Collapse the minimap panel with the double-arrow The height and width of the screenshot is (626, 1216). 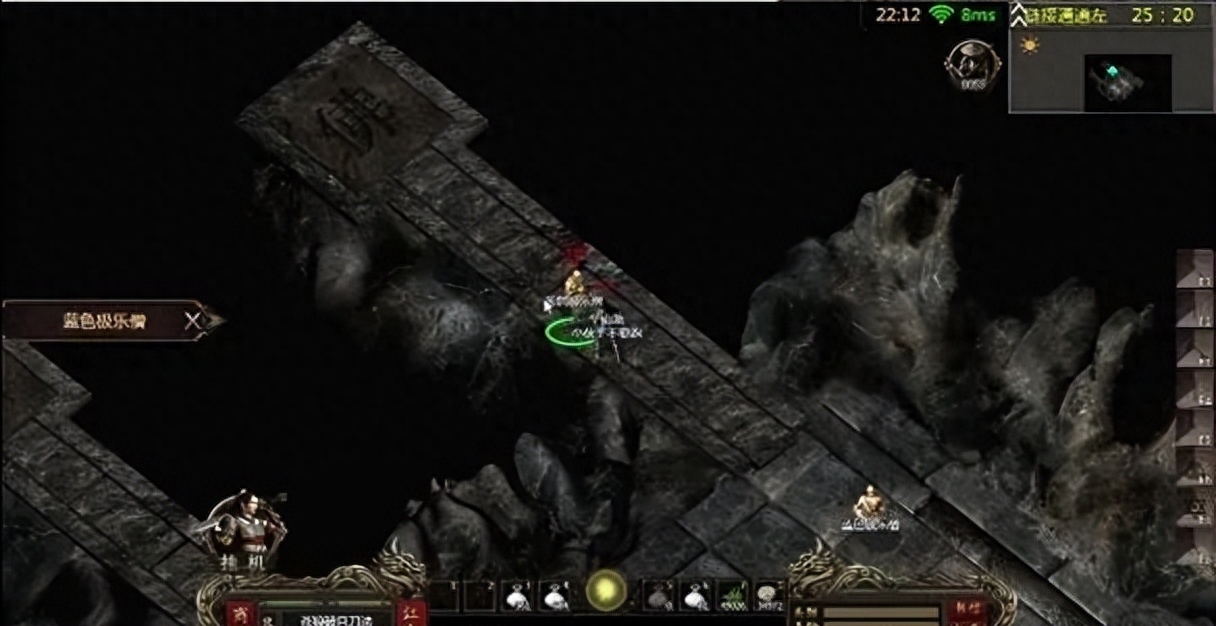tap(1019, 14)
